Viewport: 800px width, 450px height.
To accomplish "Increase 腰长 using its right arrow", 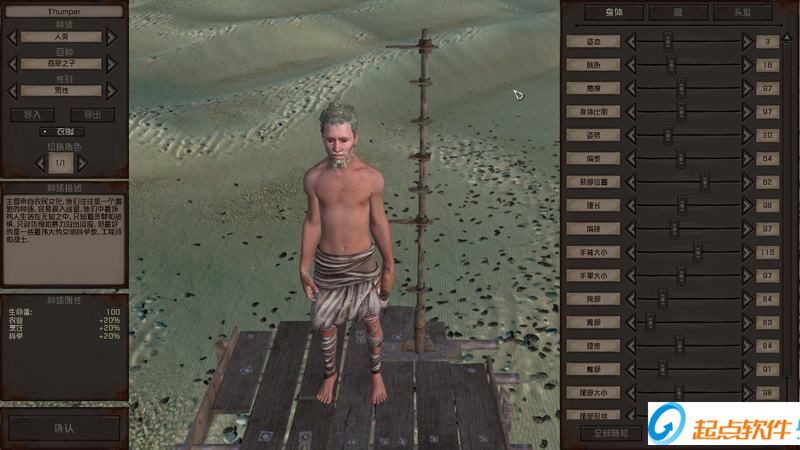I will coord(746,205).
